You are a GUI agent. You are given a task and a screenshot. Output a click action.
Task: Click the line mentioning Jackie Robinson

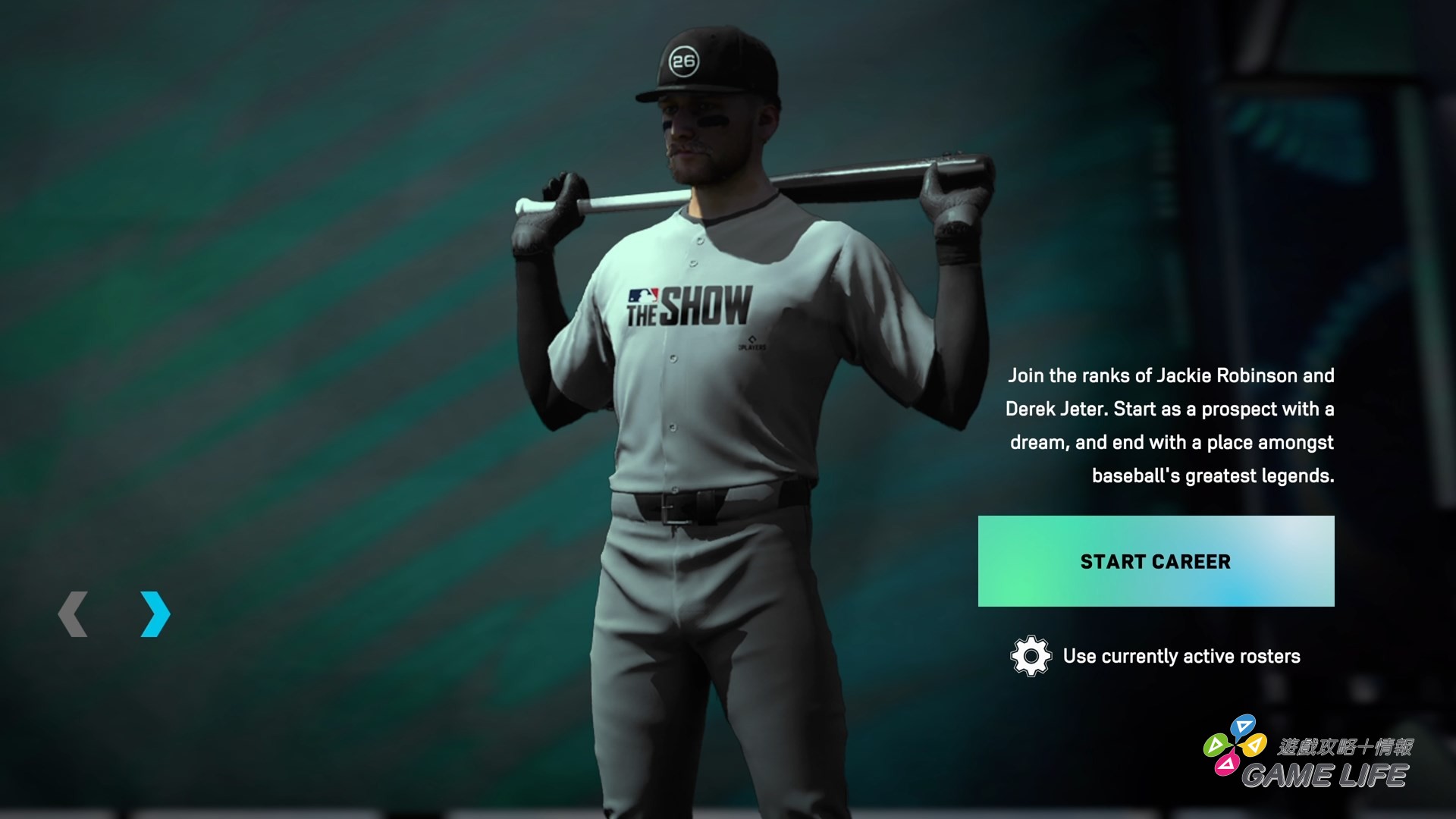(1172, 376)
